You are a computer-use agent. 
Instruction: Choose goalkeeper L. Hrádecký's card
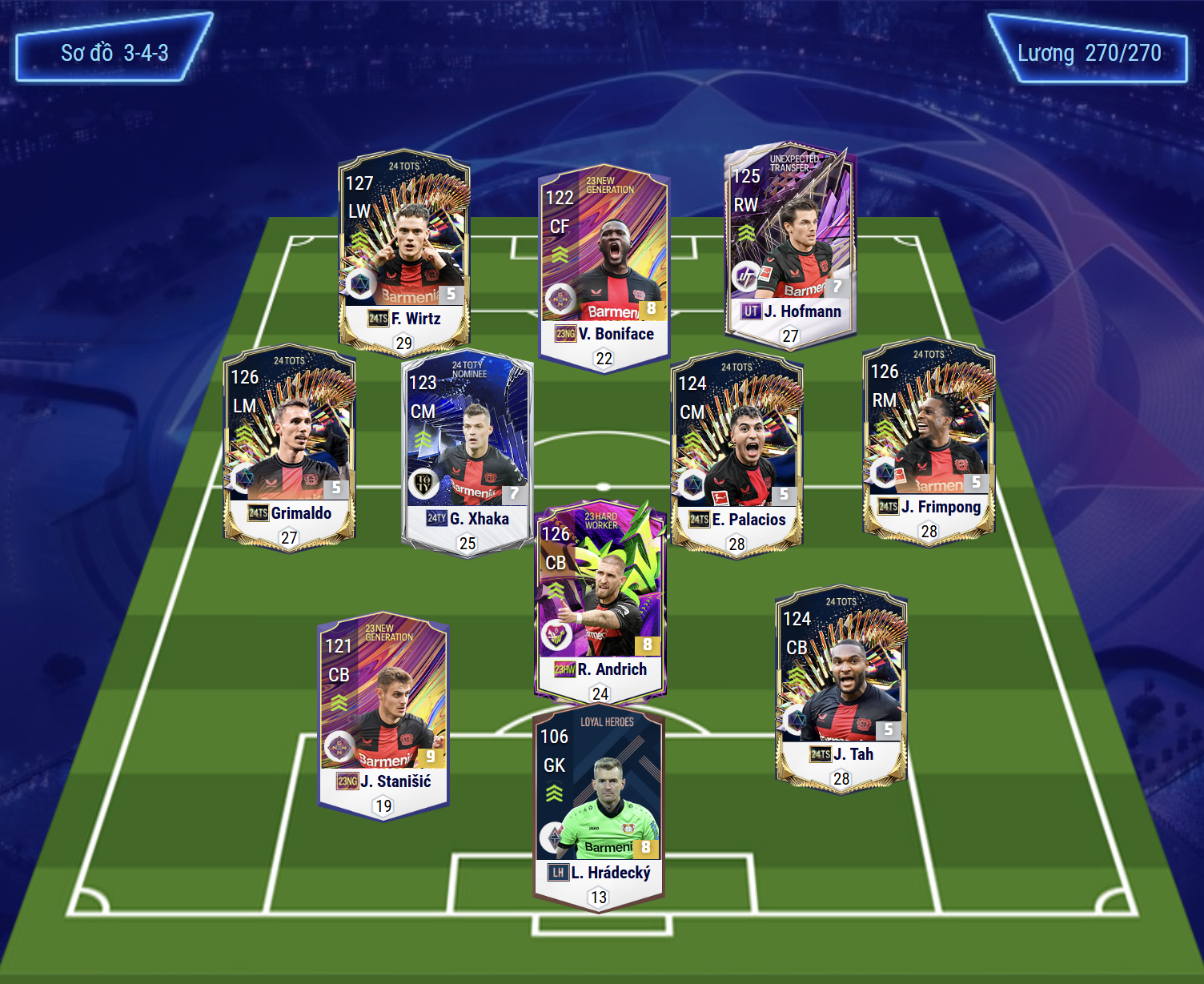point(599,809)
